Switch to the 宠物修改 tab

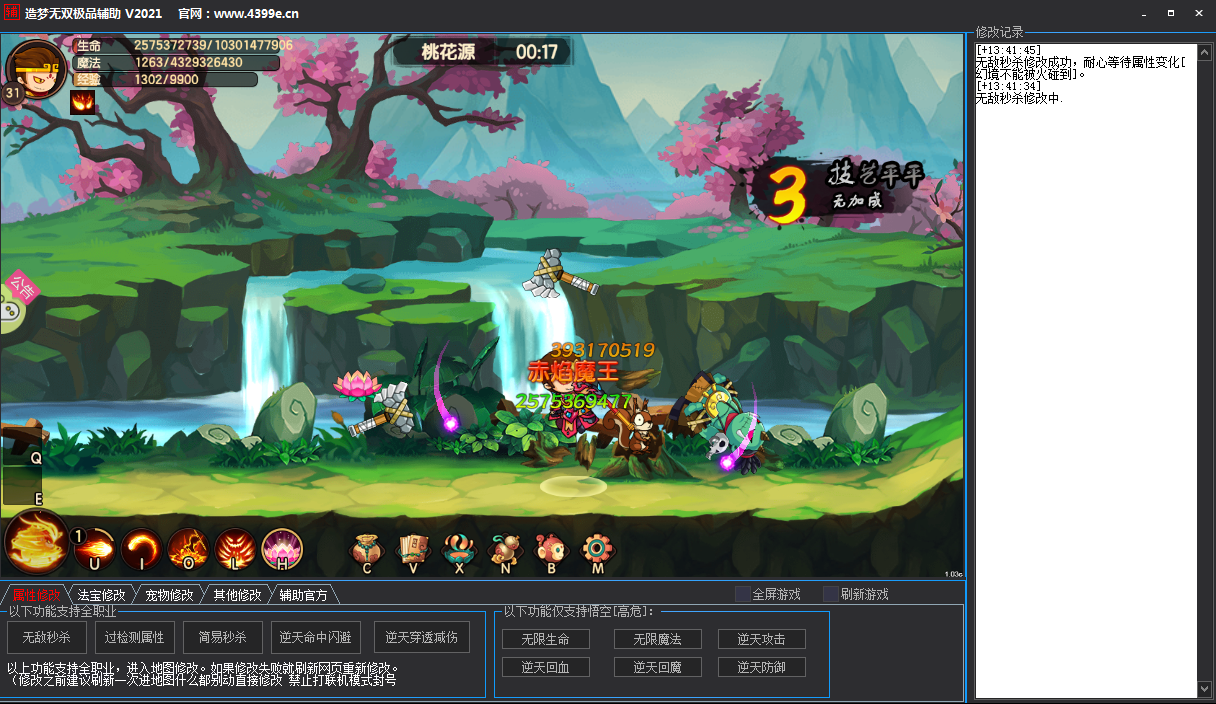[x=169, y=595]
